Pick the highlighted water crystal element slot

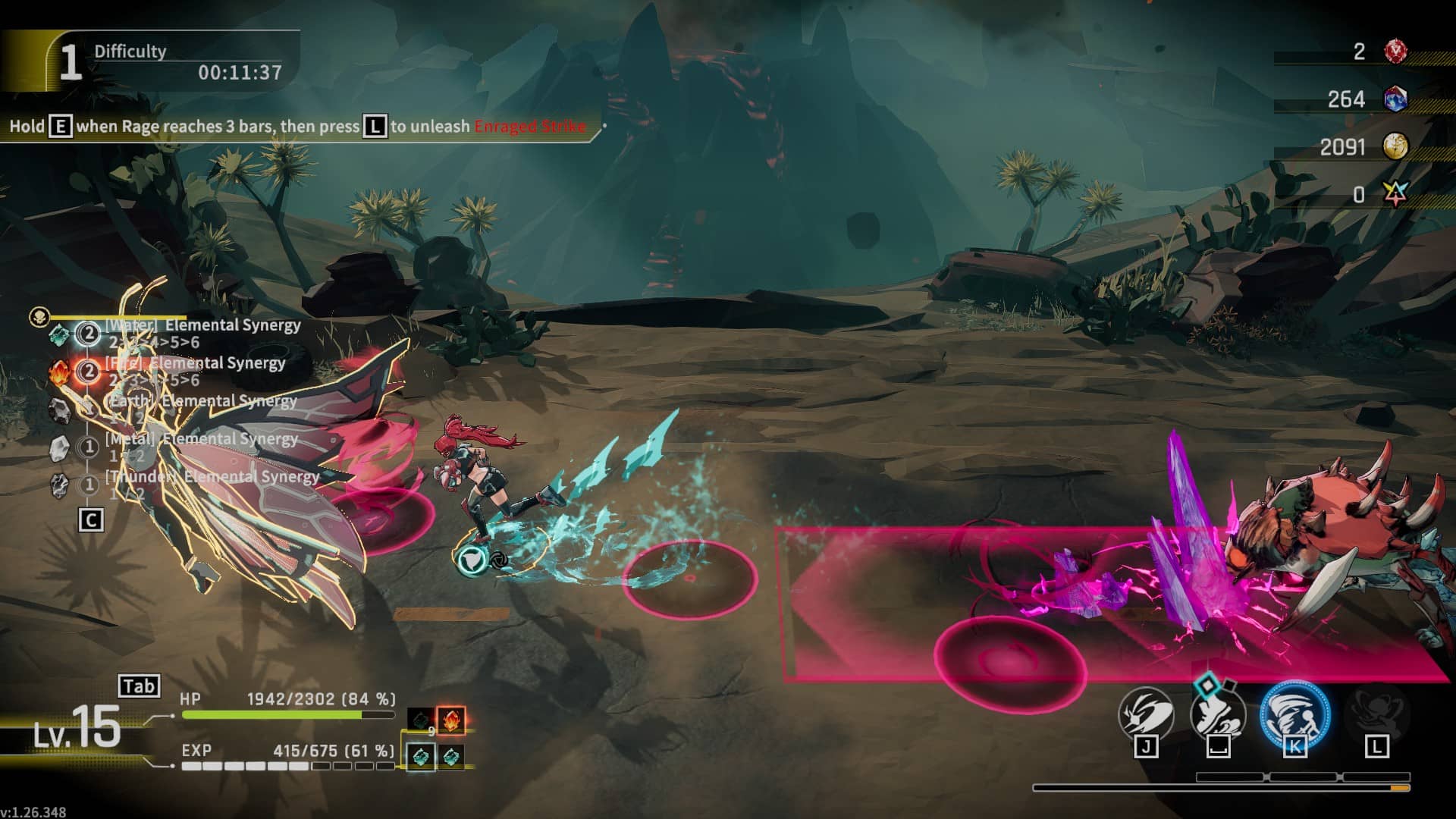422,756
